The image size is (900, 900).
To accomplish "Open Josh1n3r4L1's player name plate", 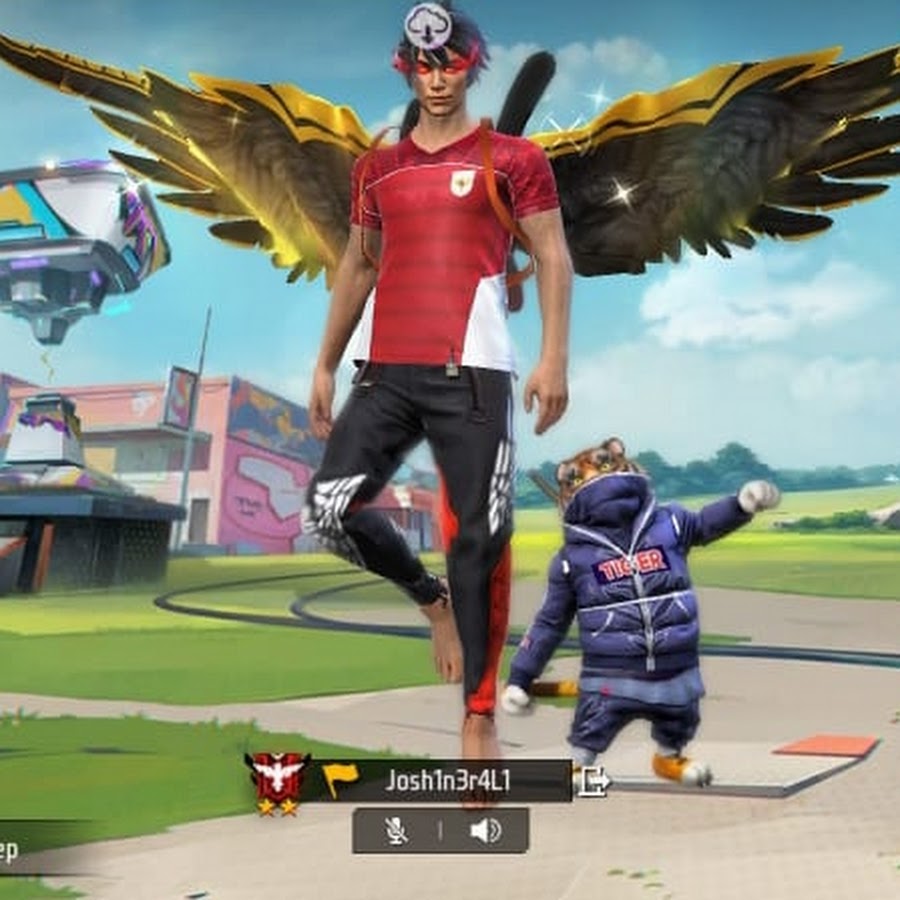I will click(447, 781).
